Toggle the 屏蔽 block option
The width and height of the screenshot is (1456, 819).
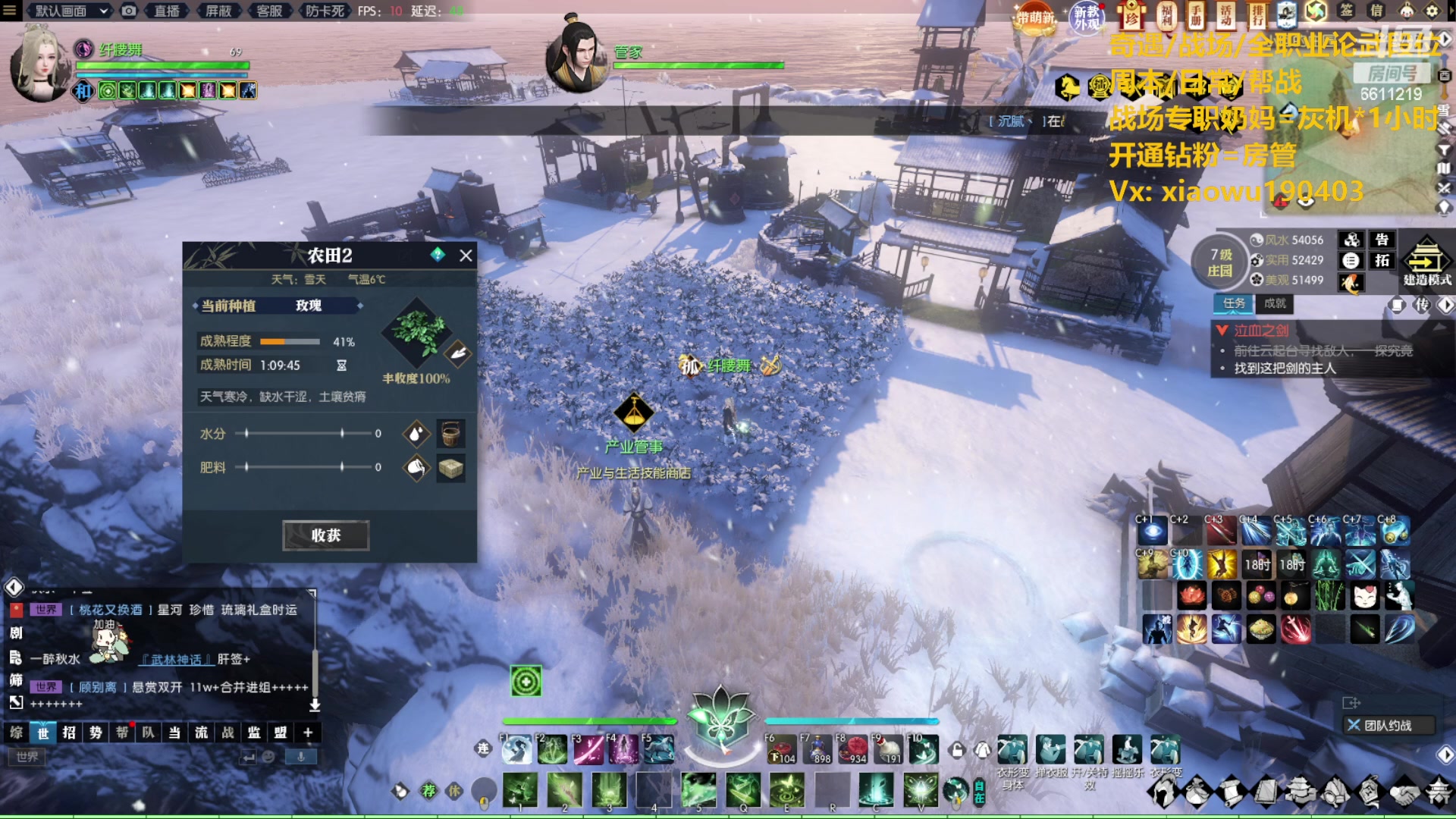click(218, 11)
